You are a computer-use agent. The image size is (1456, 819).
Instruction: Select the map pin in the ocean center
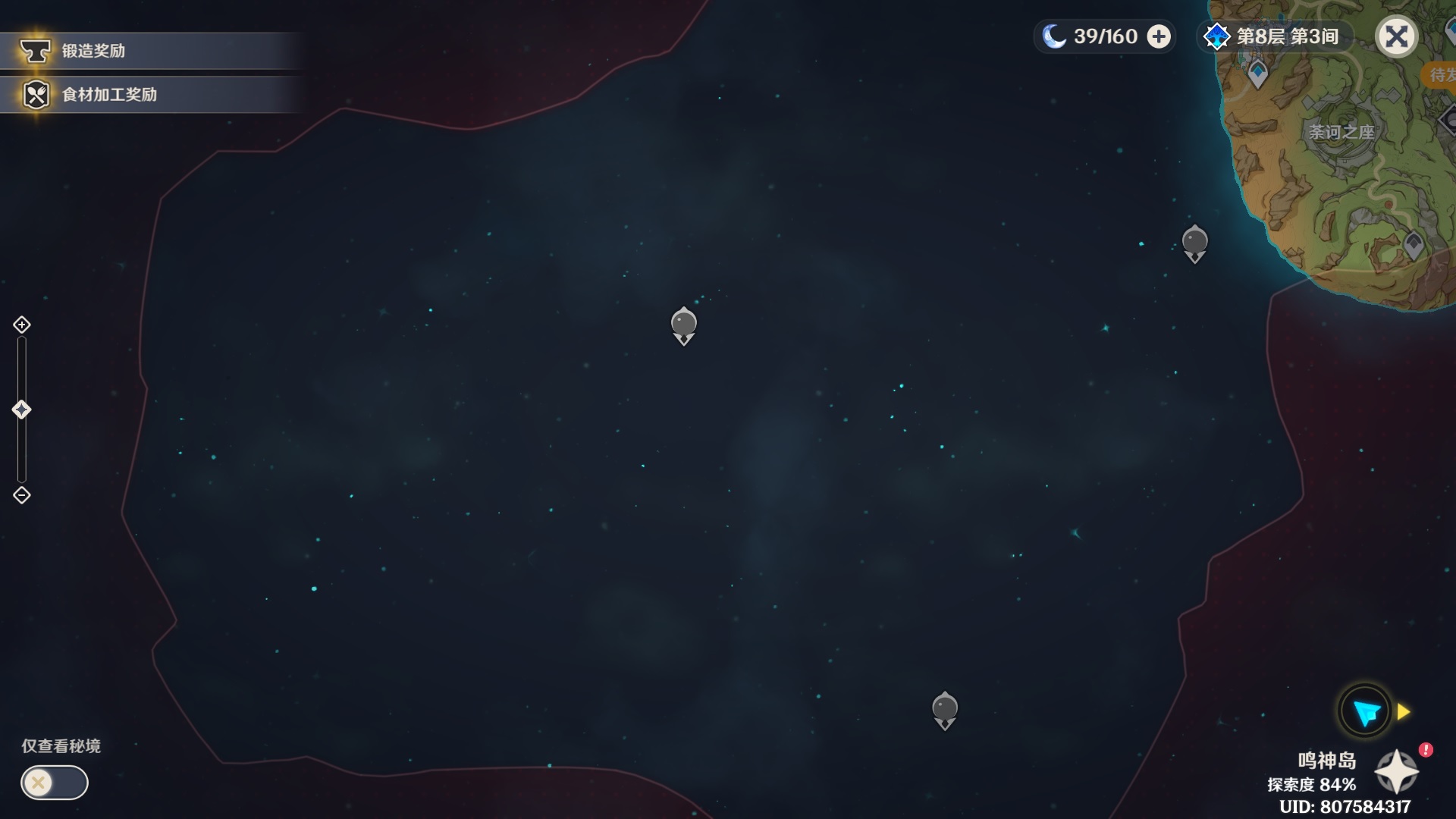click(683, 325)
